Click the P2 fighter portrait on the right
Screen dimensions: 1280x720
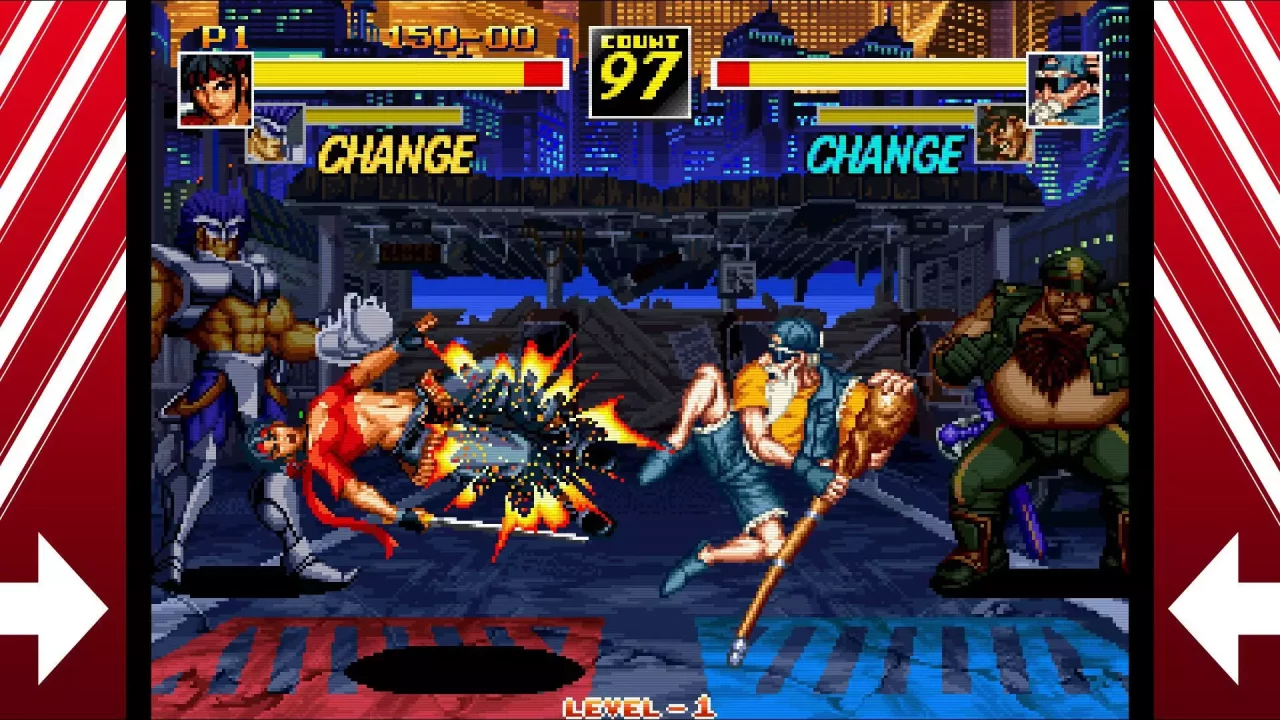[1063, 90]
